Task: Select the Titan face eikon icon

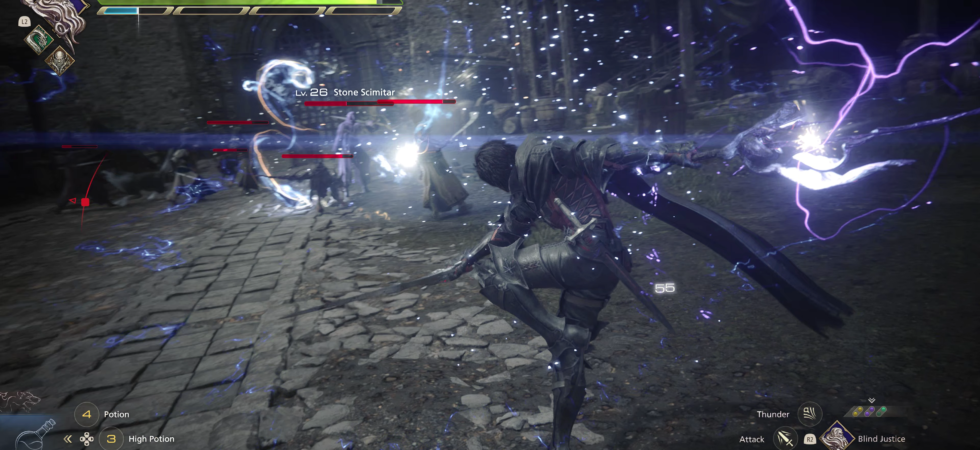Action: tap(59, 58)
